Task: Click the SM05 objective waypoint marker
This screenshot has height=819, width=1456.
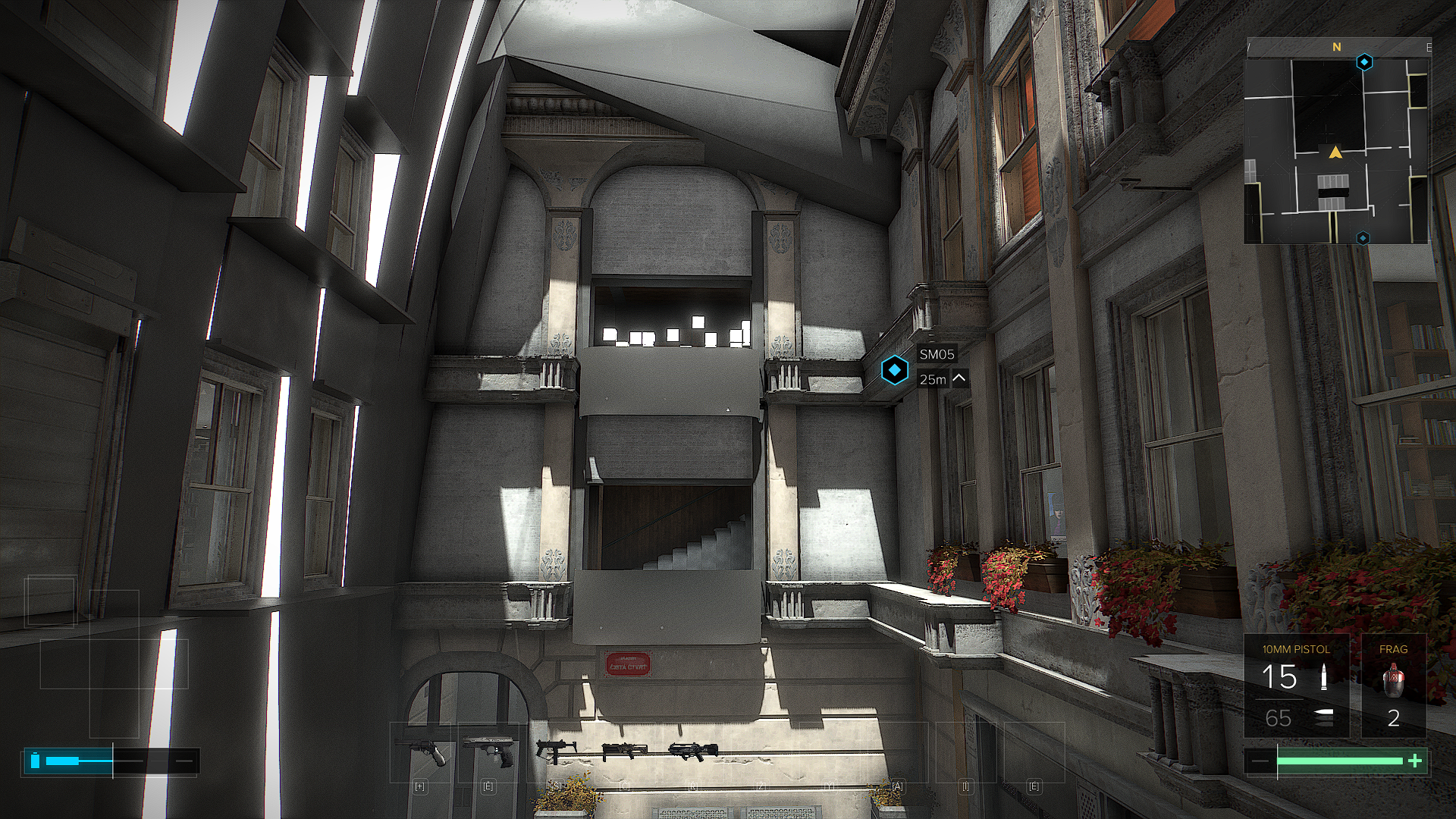Action: point(895,371)
